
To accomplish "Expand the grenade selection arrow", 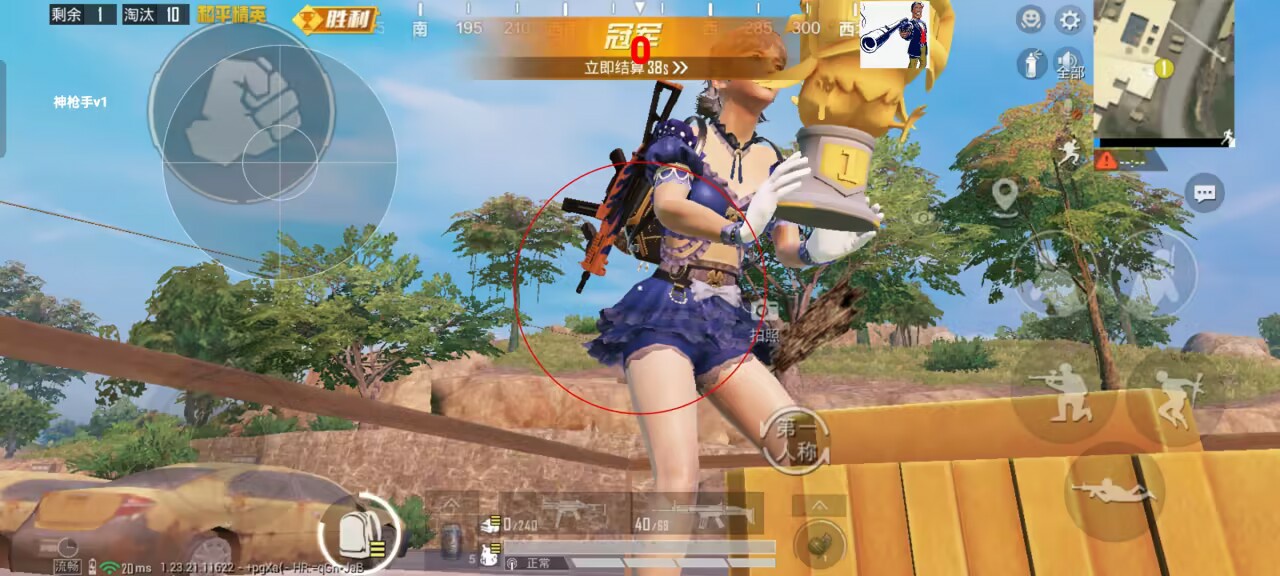I will tap(819, 505).
